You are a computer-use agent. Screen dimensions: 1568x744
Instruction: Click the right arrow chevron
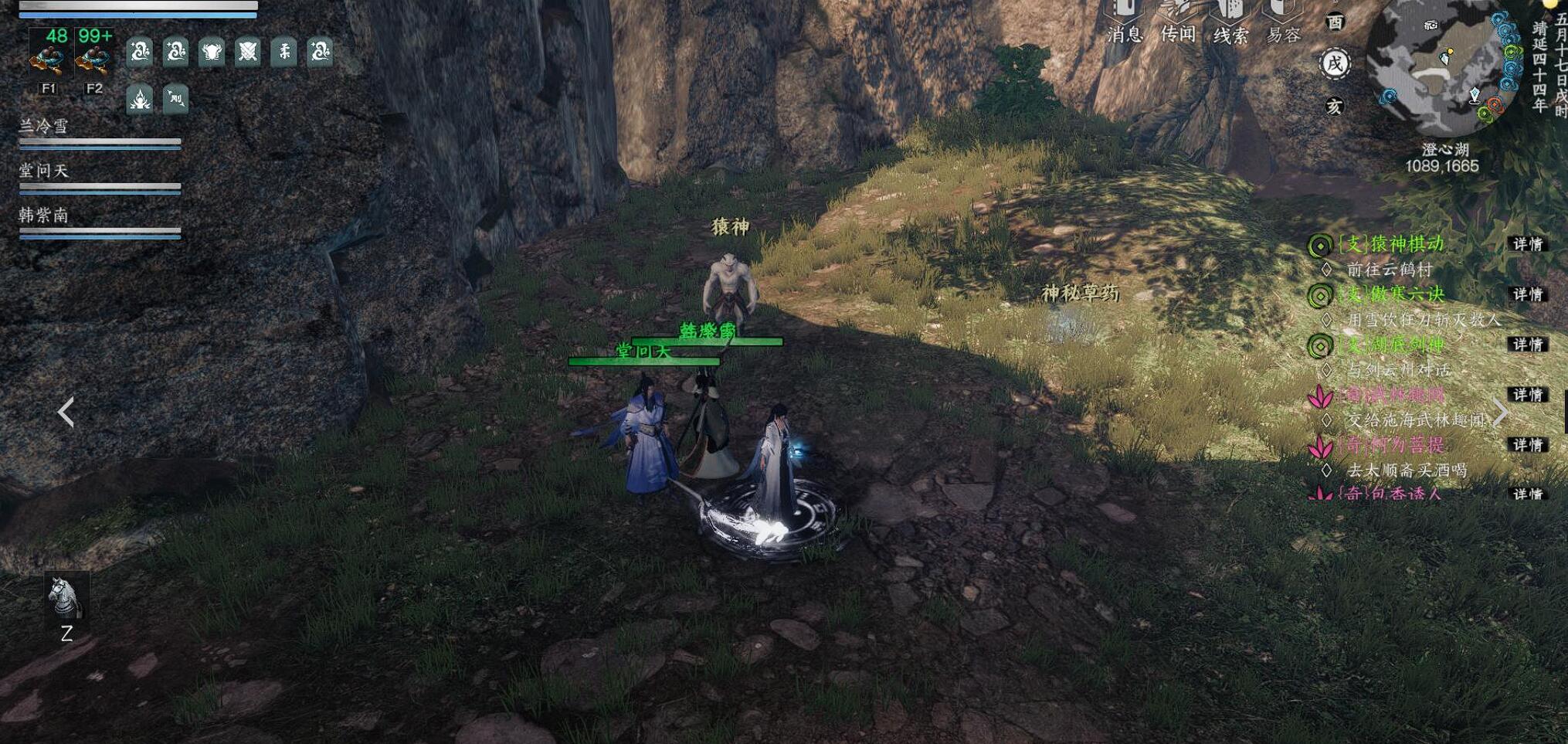(1501, 413)
